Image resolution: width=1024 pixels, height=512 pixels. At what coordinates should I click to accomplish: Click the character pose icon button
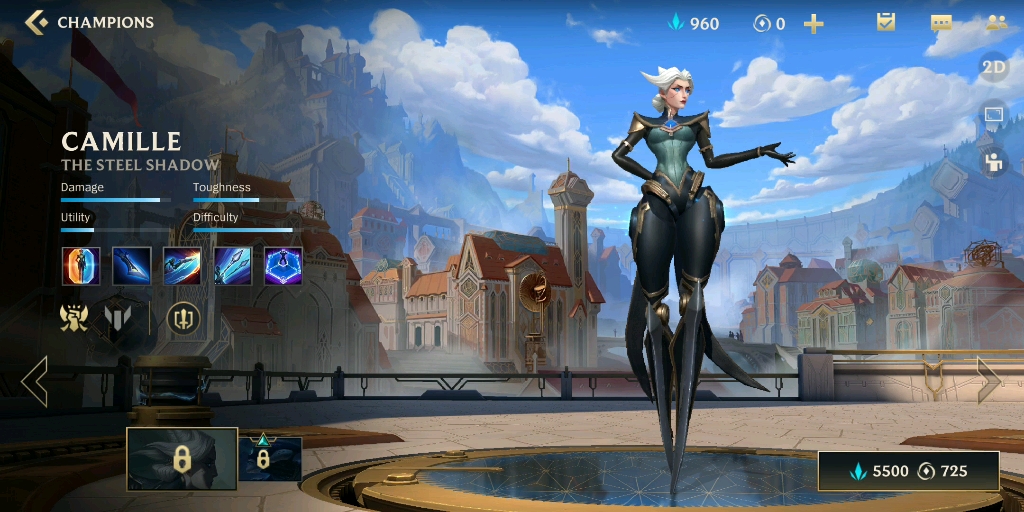[x=993, y=161]
